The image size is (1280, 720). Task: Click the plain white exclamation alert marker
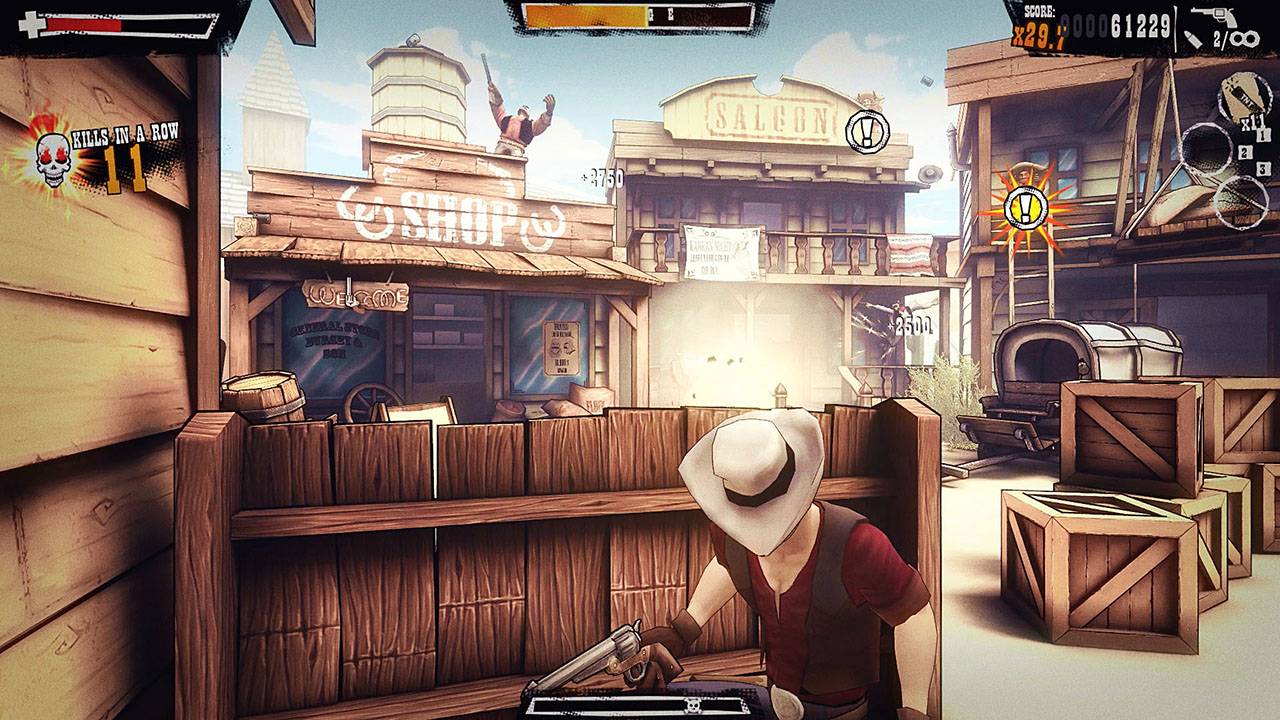(x=866, y=131)
